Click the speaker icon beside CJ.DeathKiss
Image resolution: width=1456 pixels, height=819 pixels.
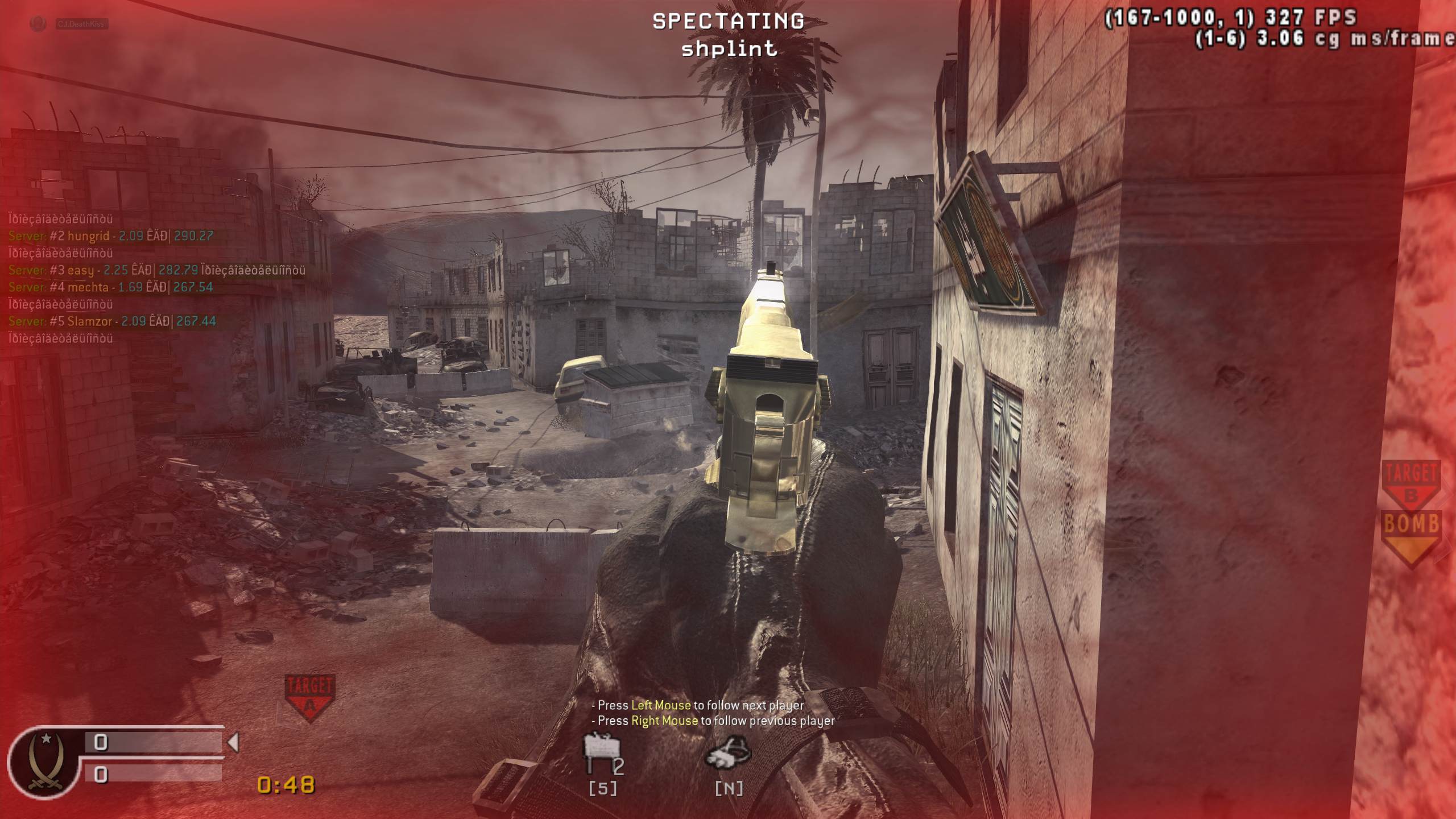[x=39, y=24]
